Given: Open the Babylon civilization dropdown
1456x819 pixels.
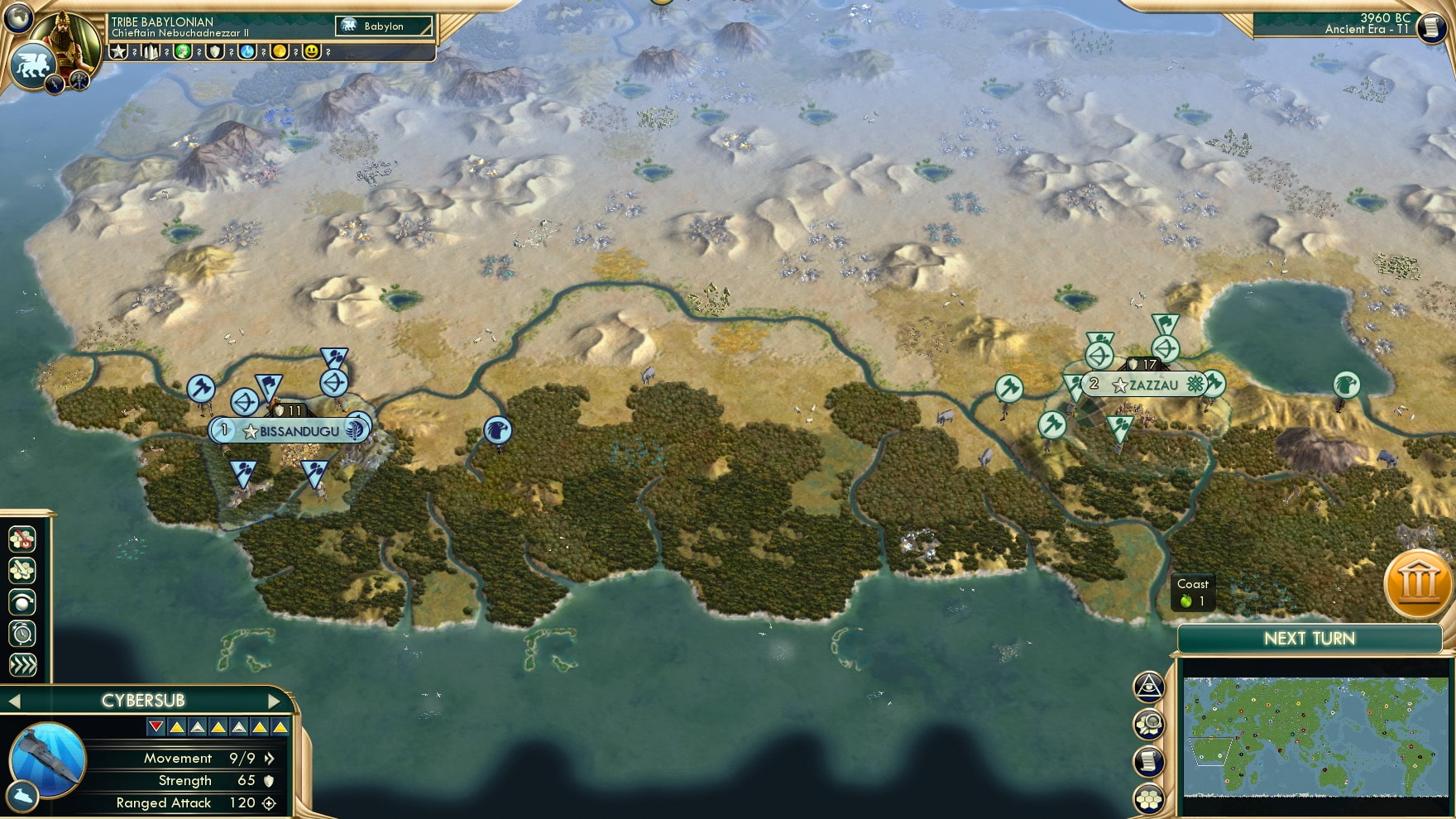Looking at the screenshot, I should (x=384, y=26).
